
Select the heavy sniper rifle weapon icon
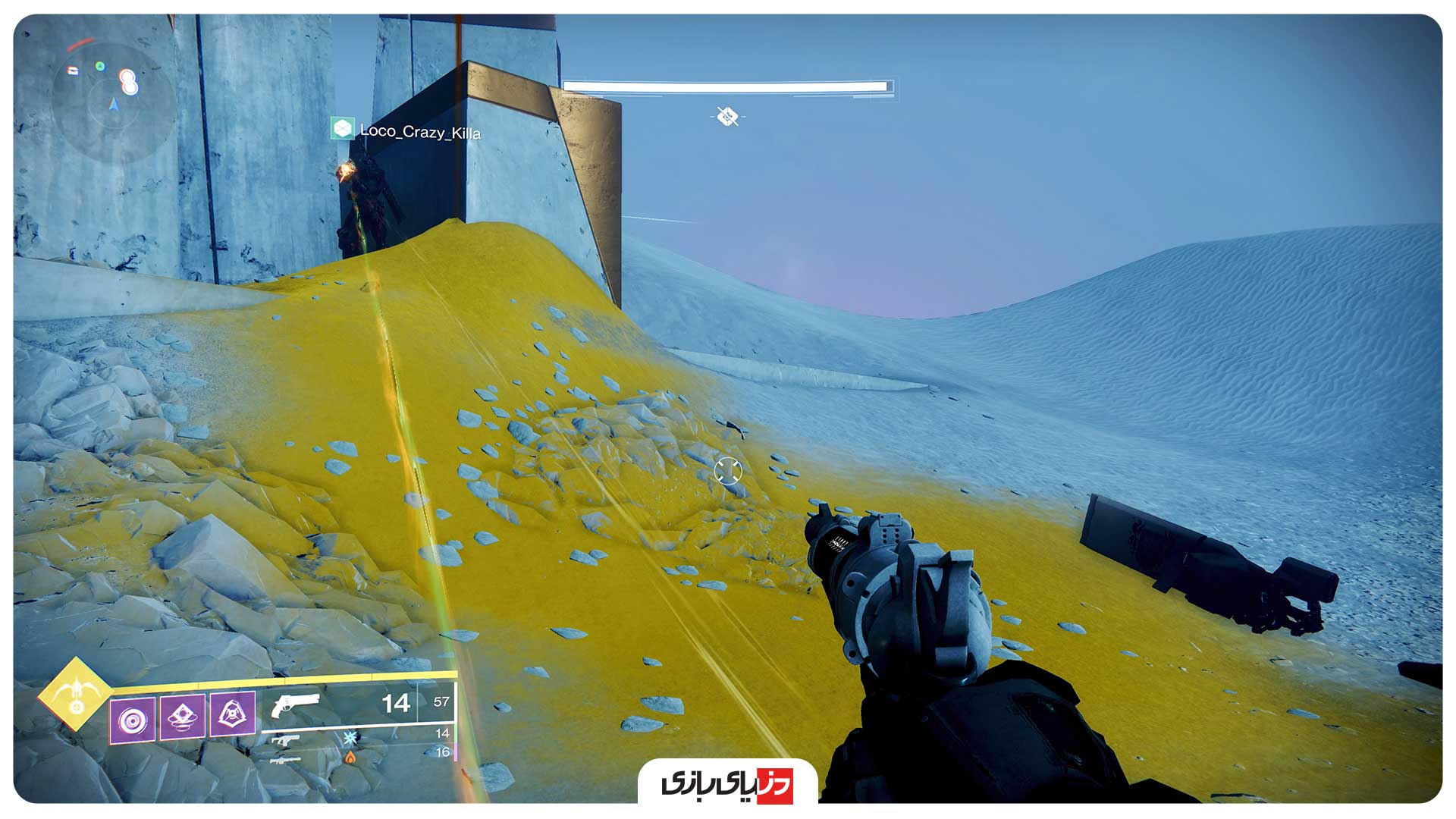(285, 761)
